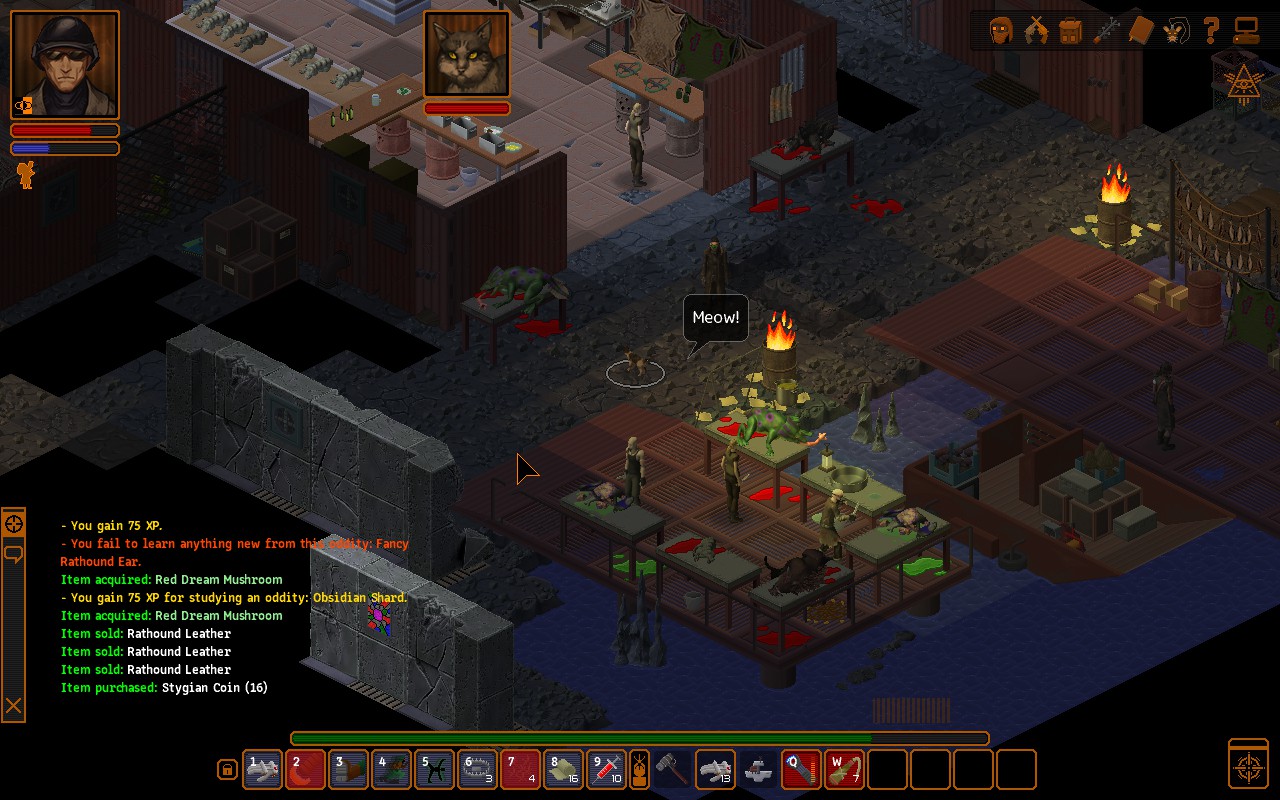The width and height of the screenshot is (1280, 800).
Task: Open the computer system menu icon
Action: [1245, 31]
